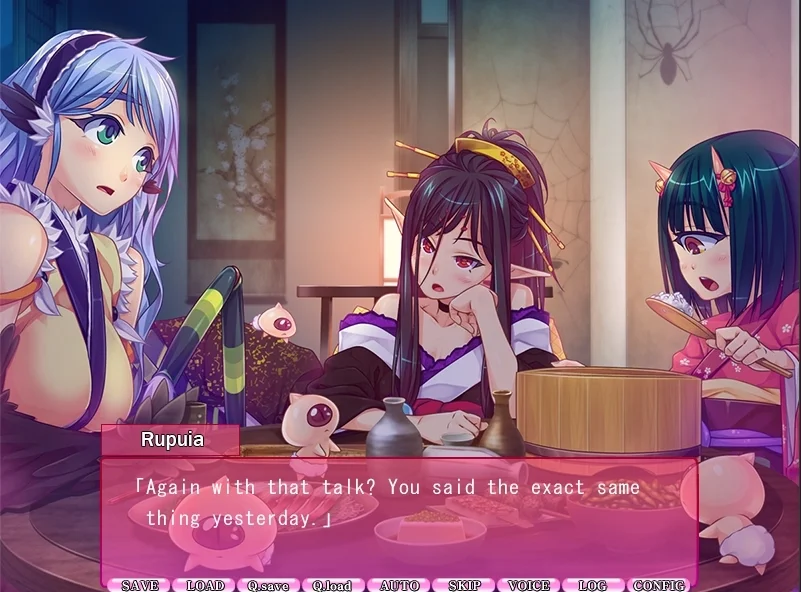This screenshot has width=801, height=592.
Task: Open the SAVE menu
Action: coord(140,585)
